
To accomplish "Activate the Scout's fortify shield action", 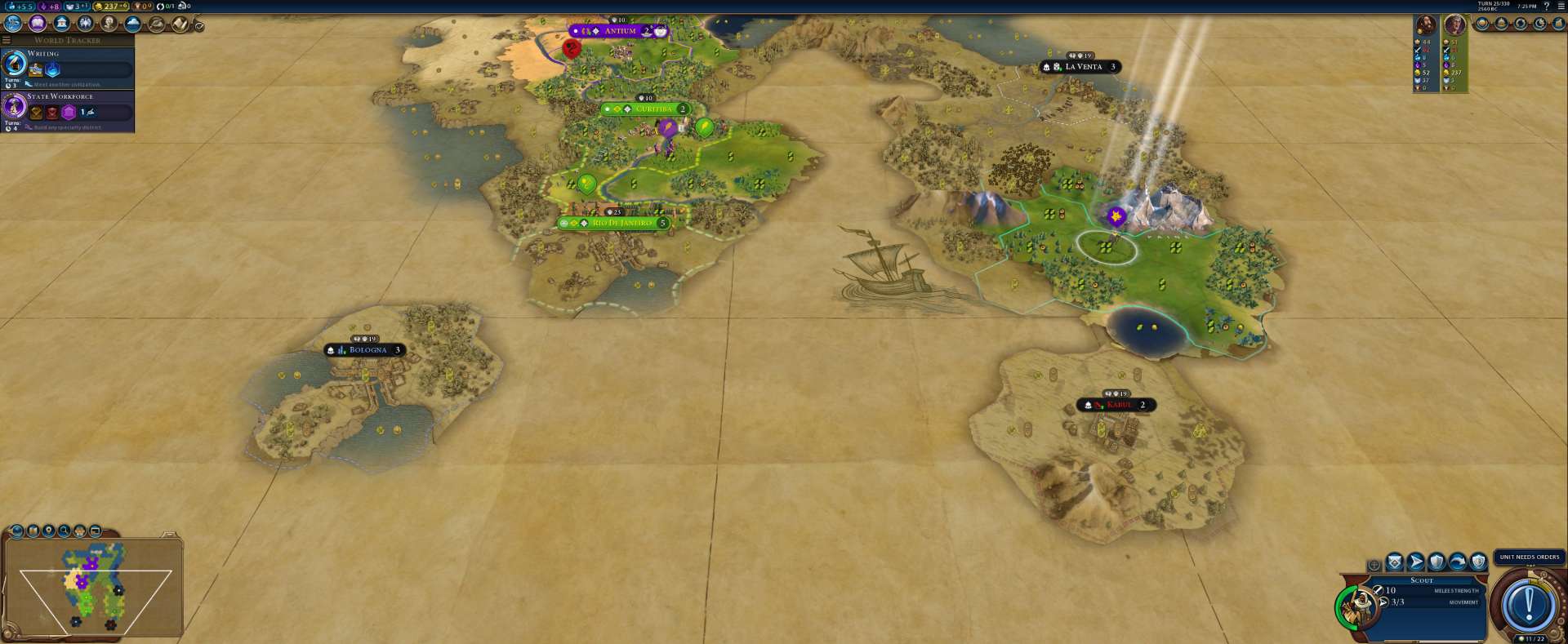I will pos(1437,562).
